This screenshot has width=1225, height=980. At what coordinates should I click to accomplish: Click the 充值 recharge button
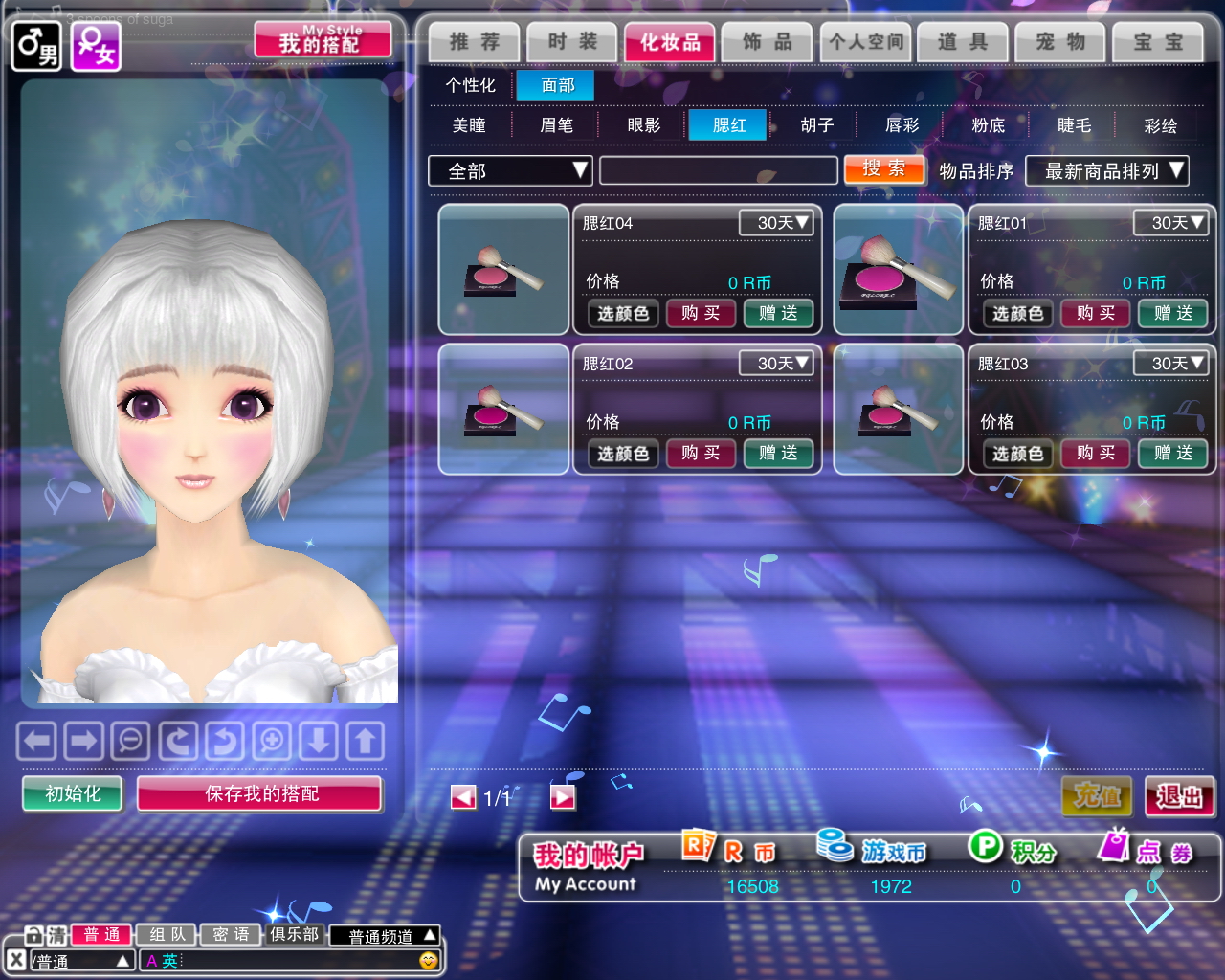[1097, 796]
